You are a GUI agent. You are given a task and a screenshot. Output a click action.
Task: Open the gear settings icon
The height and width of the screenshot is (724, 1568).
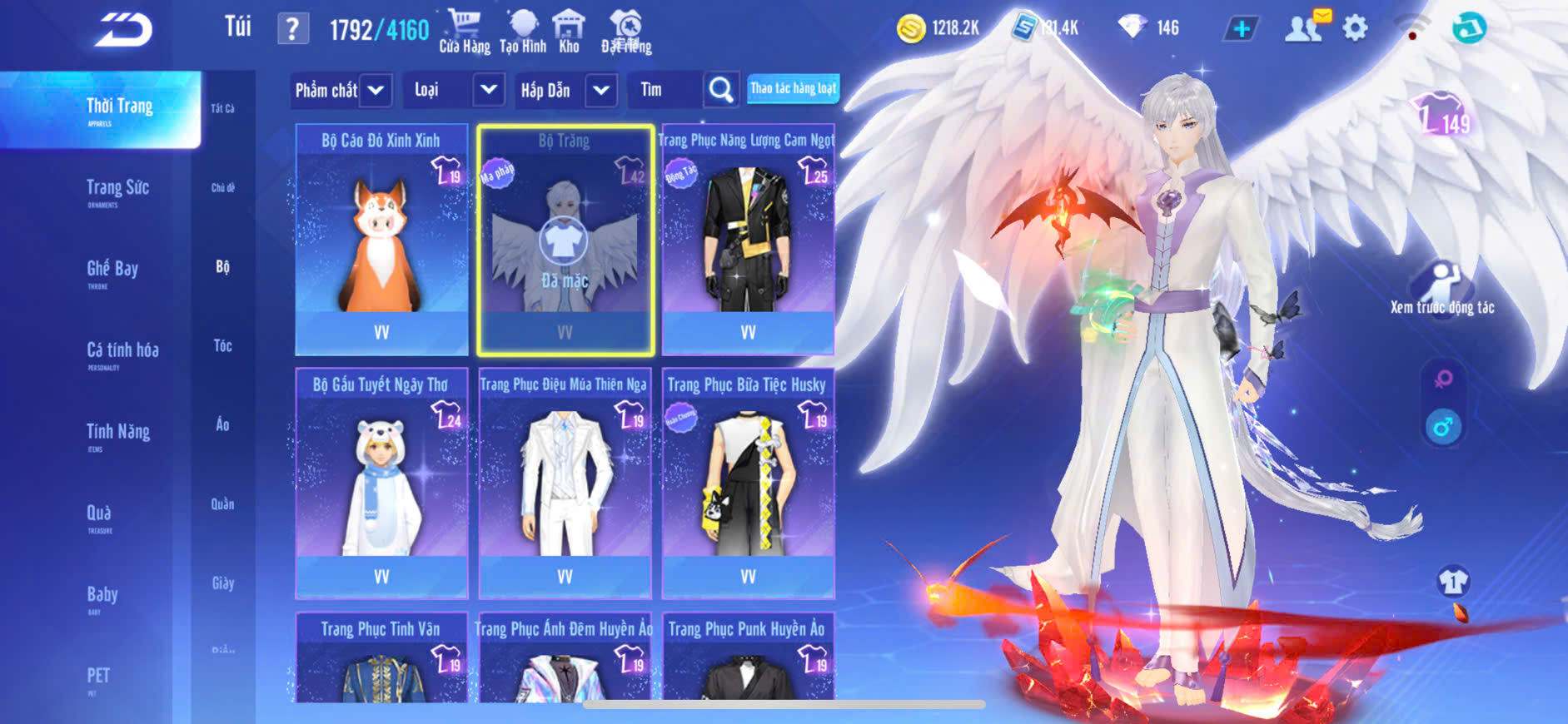click(x=1355, y=28)
